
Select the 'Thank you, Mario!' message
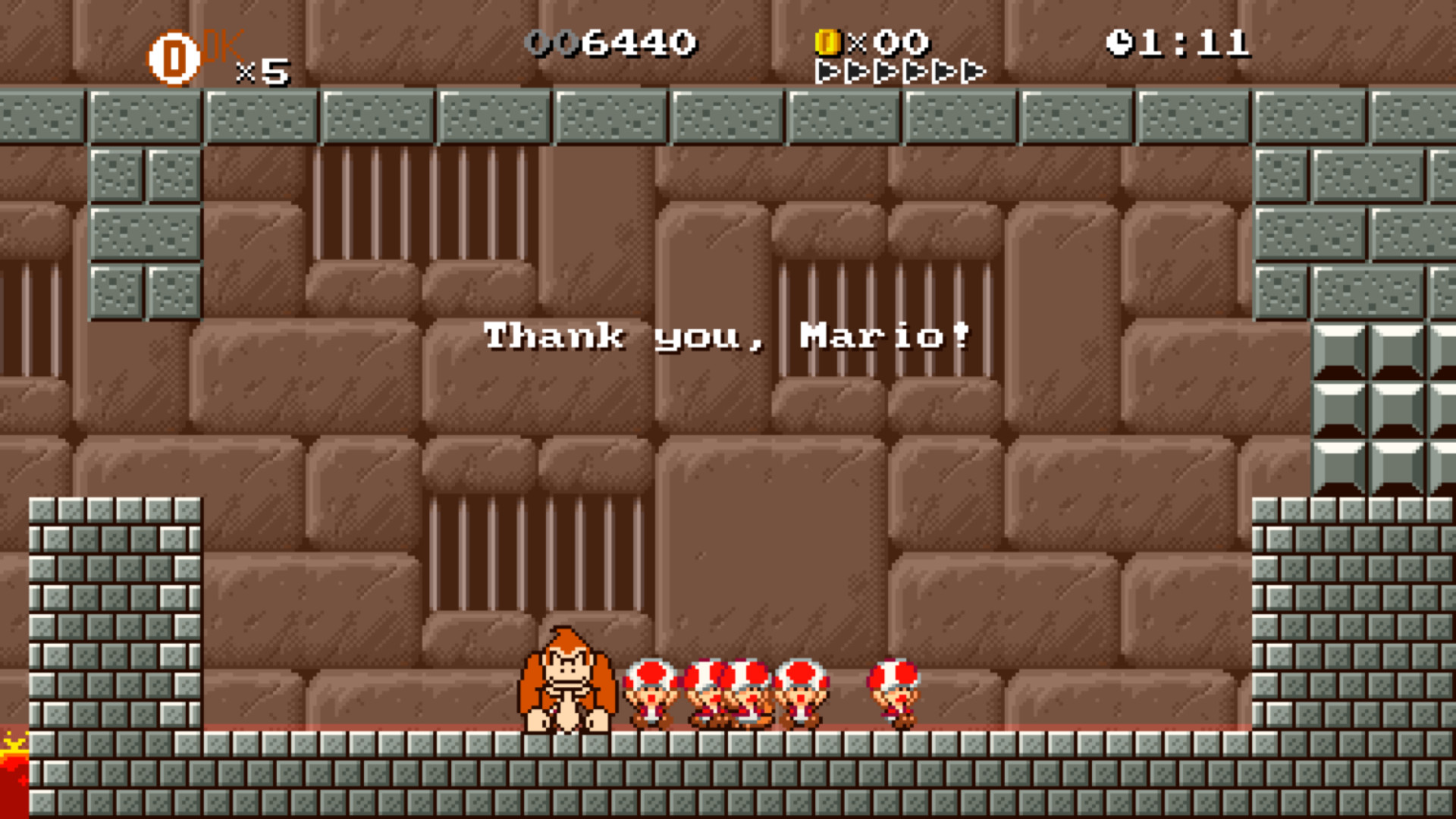tap(728, 336)
